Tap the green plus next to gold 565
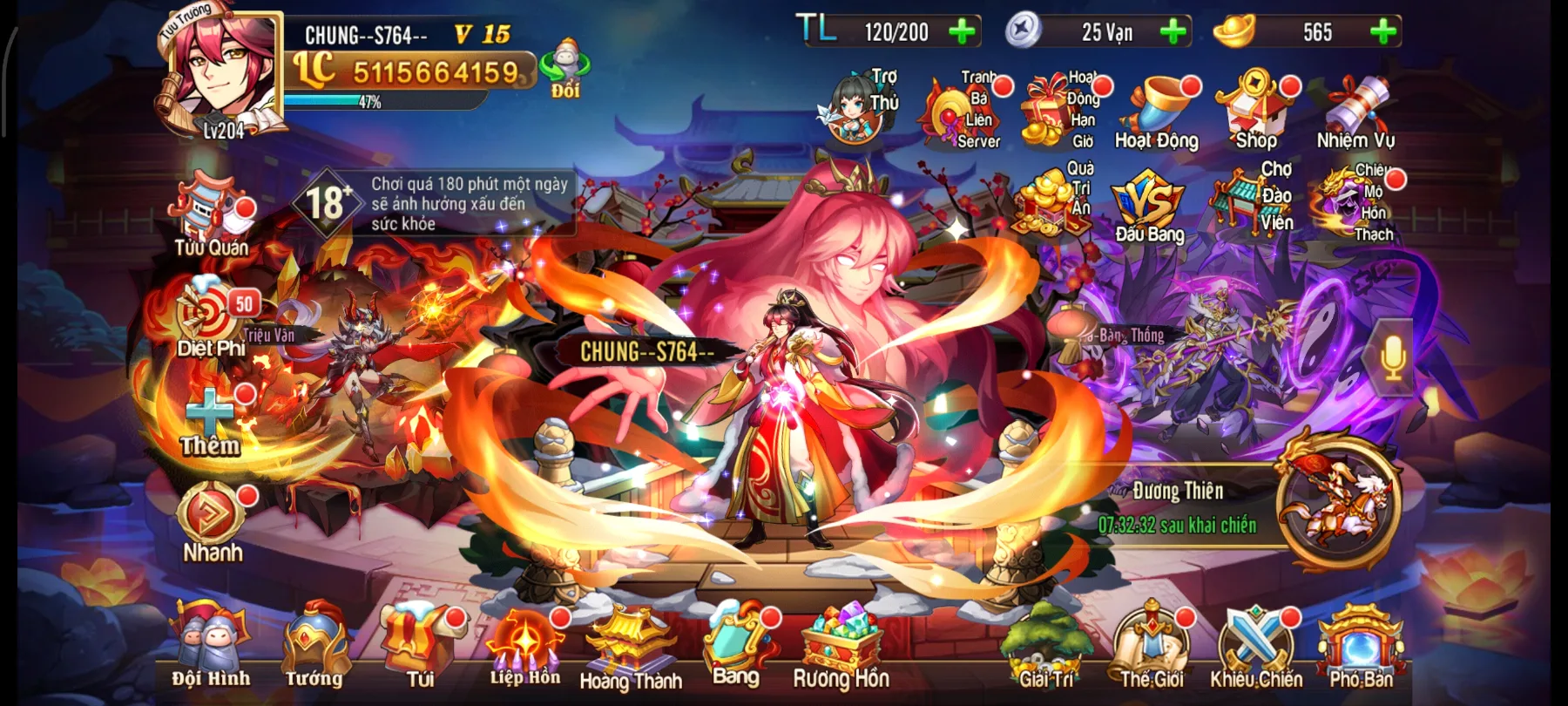Screen dimensions: 1568x706 (1381, 32)
